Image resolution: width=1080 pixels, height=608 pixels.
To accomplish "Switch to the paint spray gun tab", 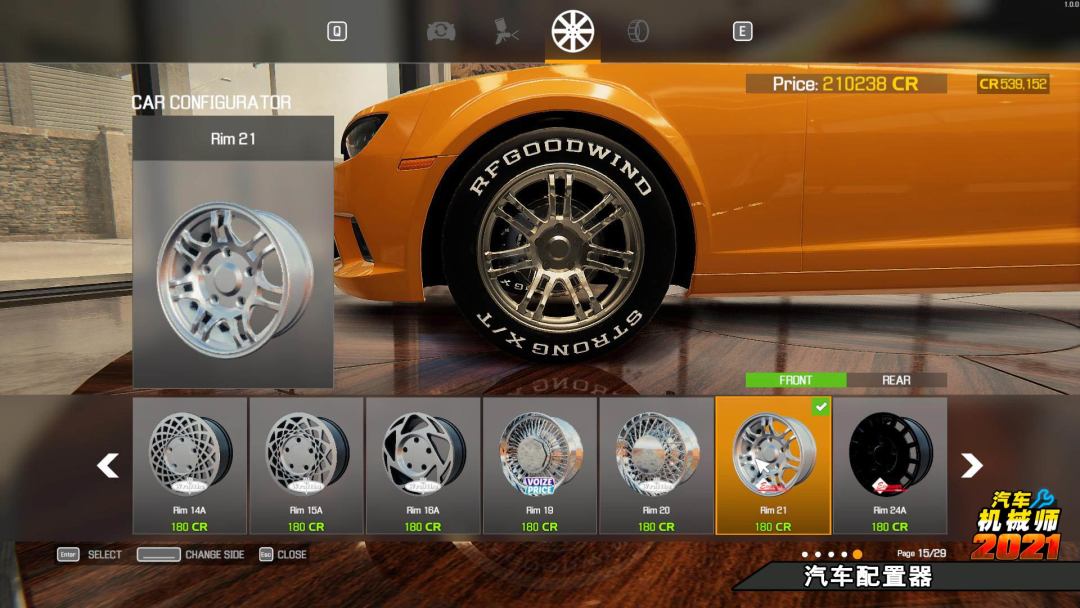I will (x=507, y=31).
